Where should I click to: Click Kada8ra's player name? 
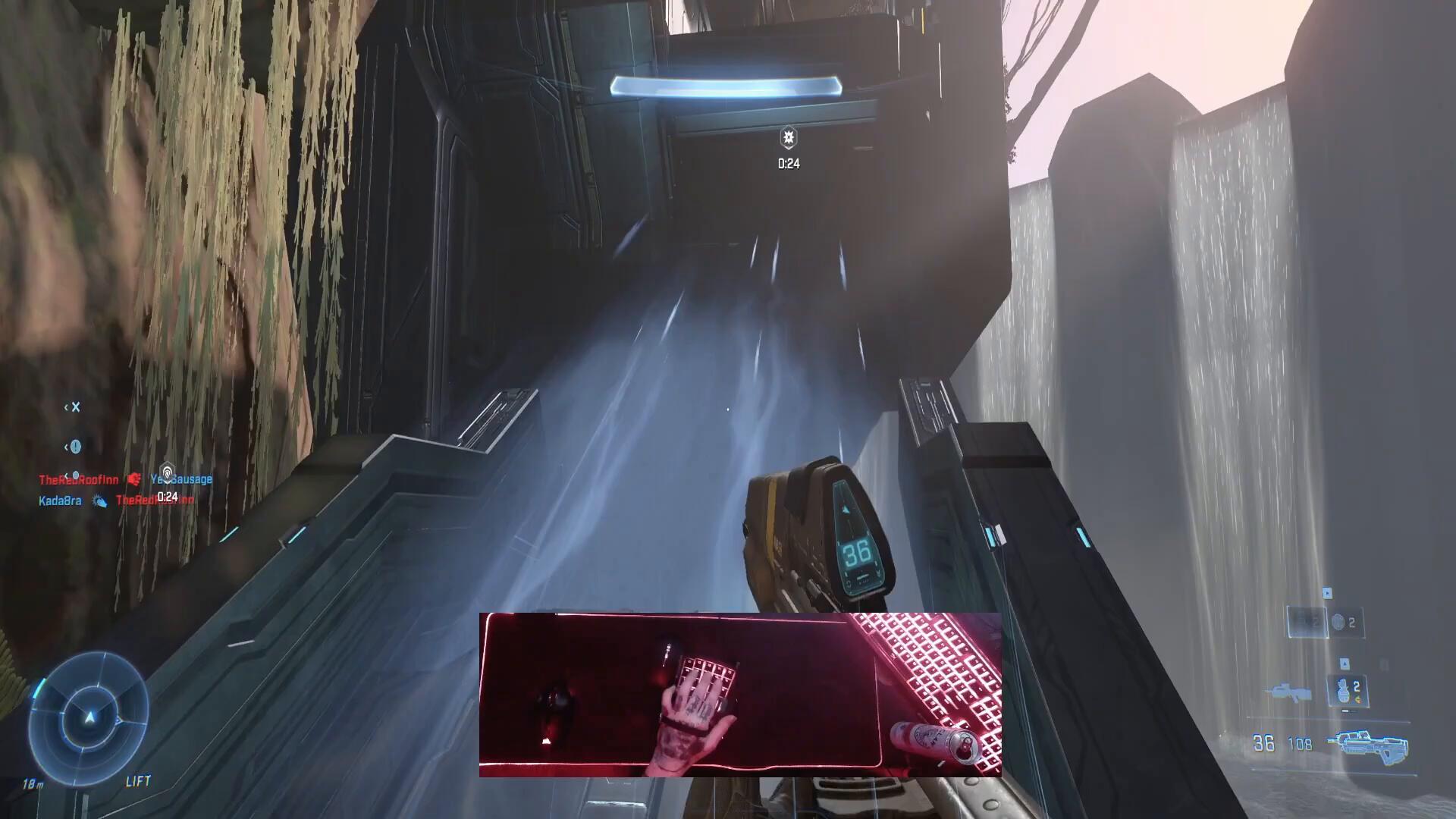coord(59,500)
